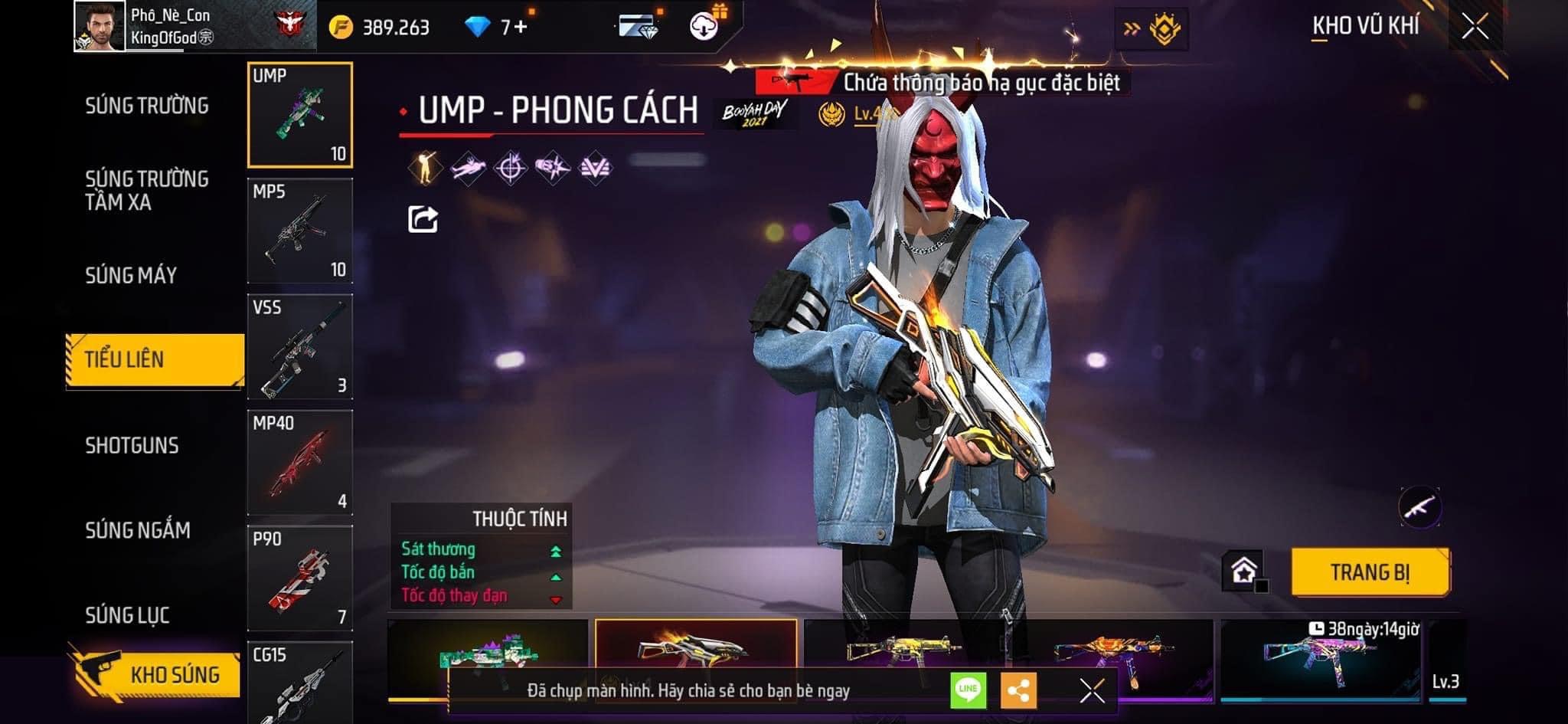Equip the skin with Trang Bị button
This screenshot has width=1568, height=724.
click(1370, 572)
